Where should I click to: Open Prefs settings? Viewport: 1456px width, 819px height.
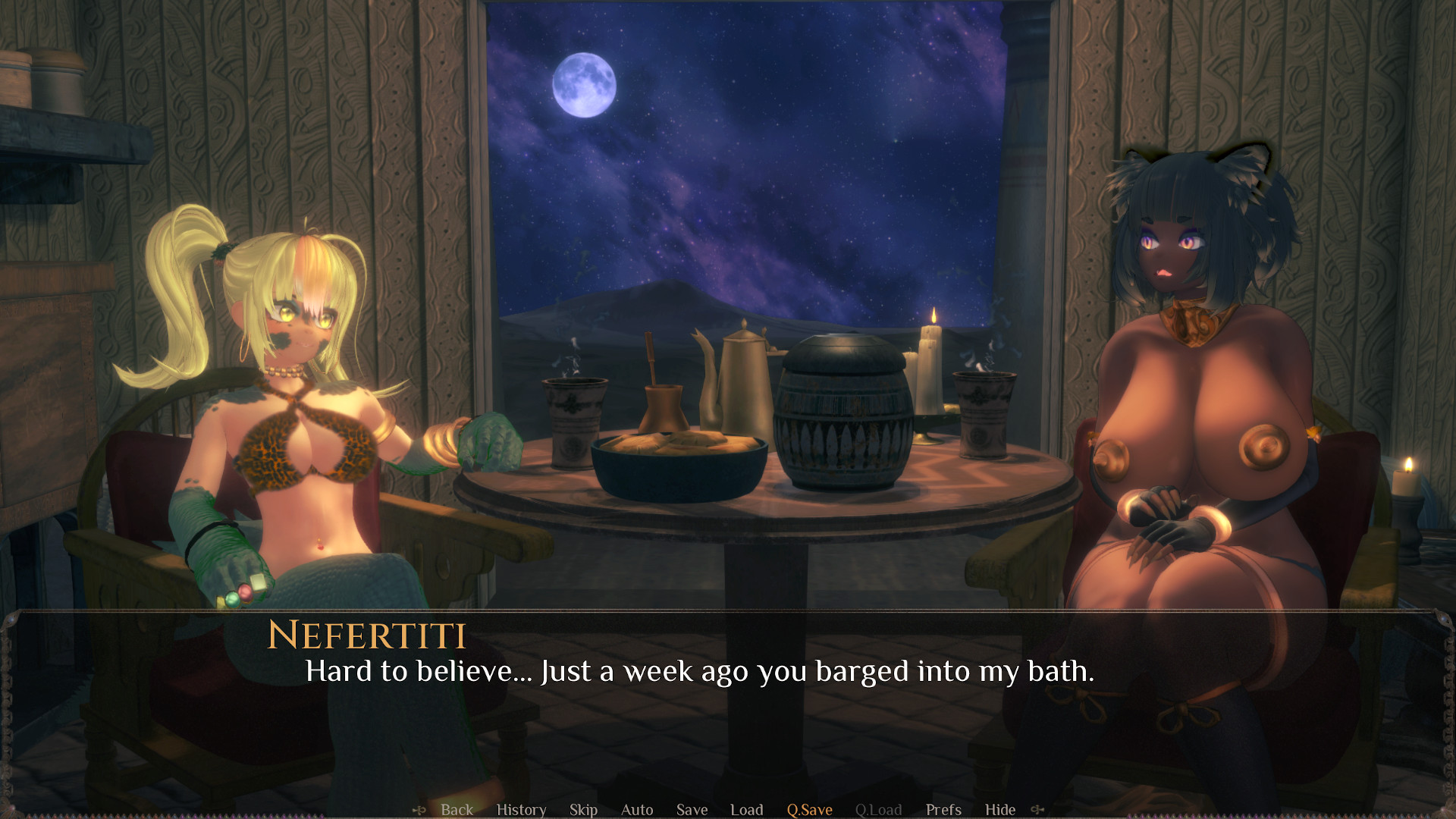click(x=943, y=809)
